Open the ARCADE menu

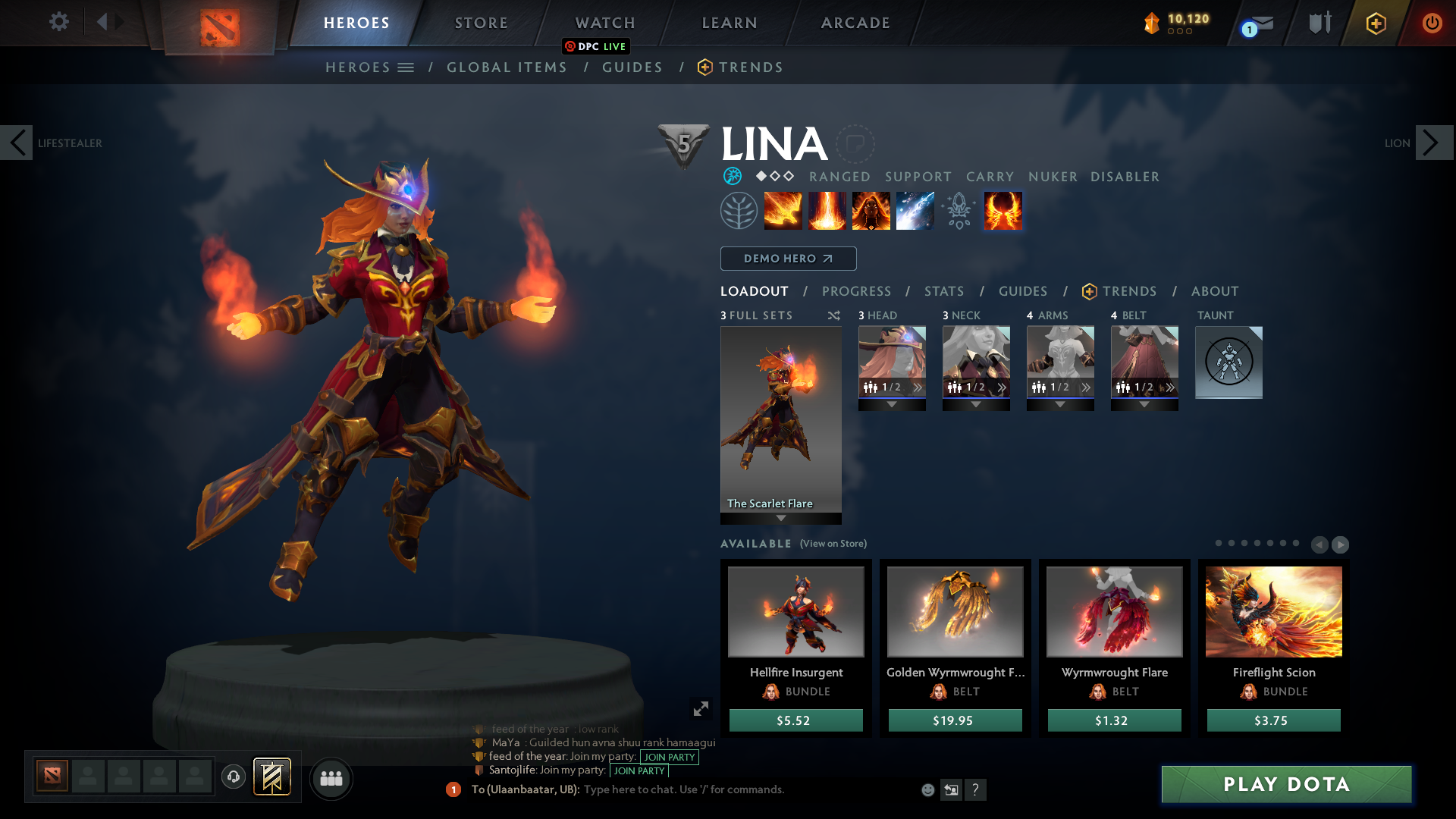(855, 23)
